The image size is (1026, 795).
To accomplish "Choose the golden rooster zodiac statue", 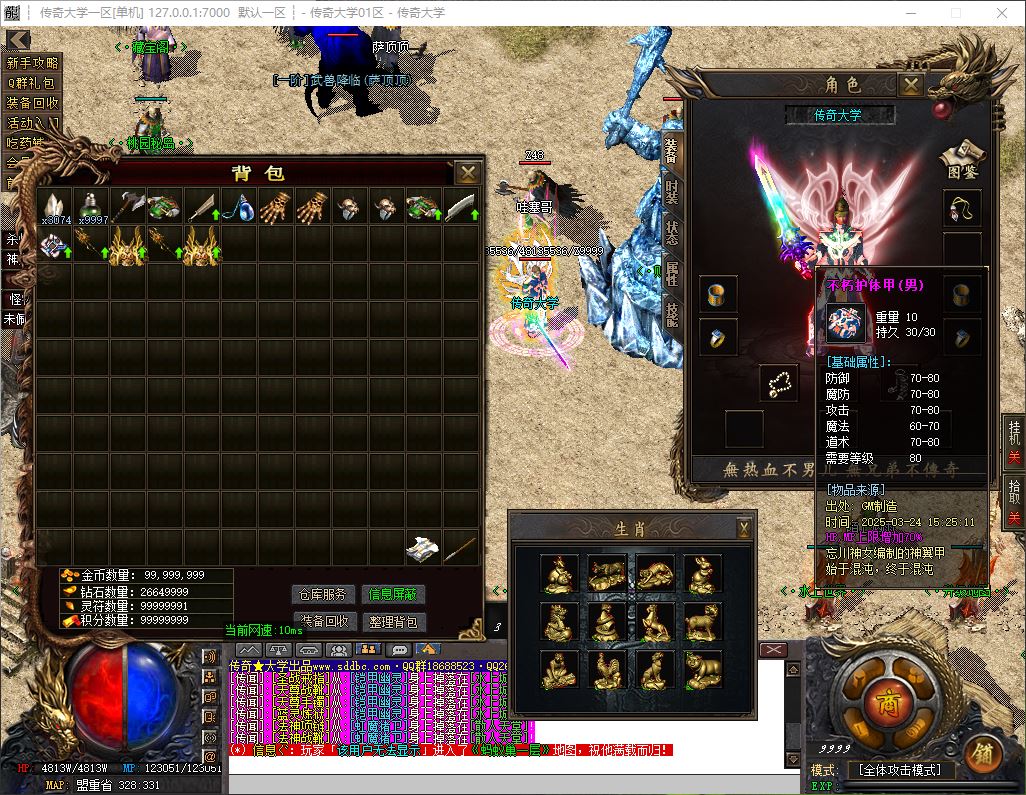I will click(606, 669).
